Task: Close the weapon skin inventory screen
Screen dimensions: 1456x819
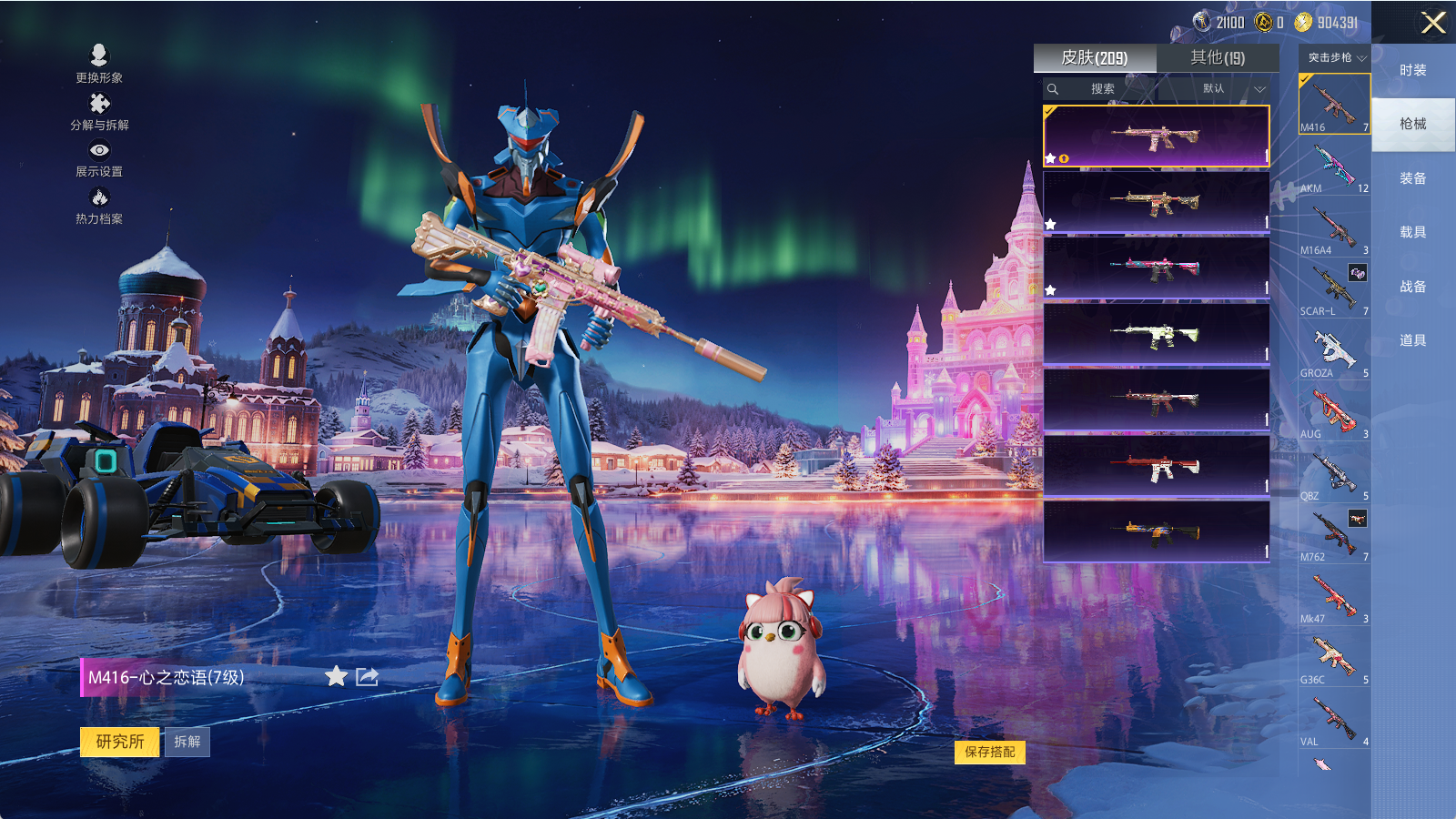Action: pos(1433,23)
